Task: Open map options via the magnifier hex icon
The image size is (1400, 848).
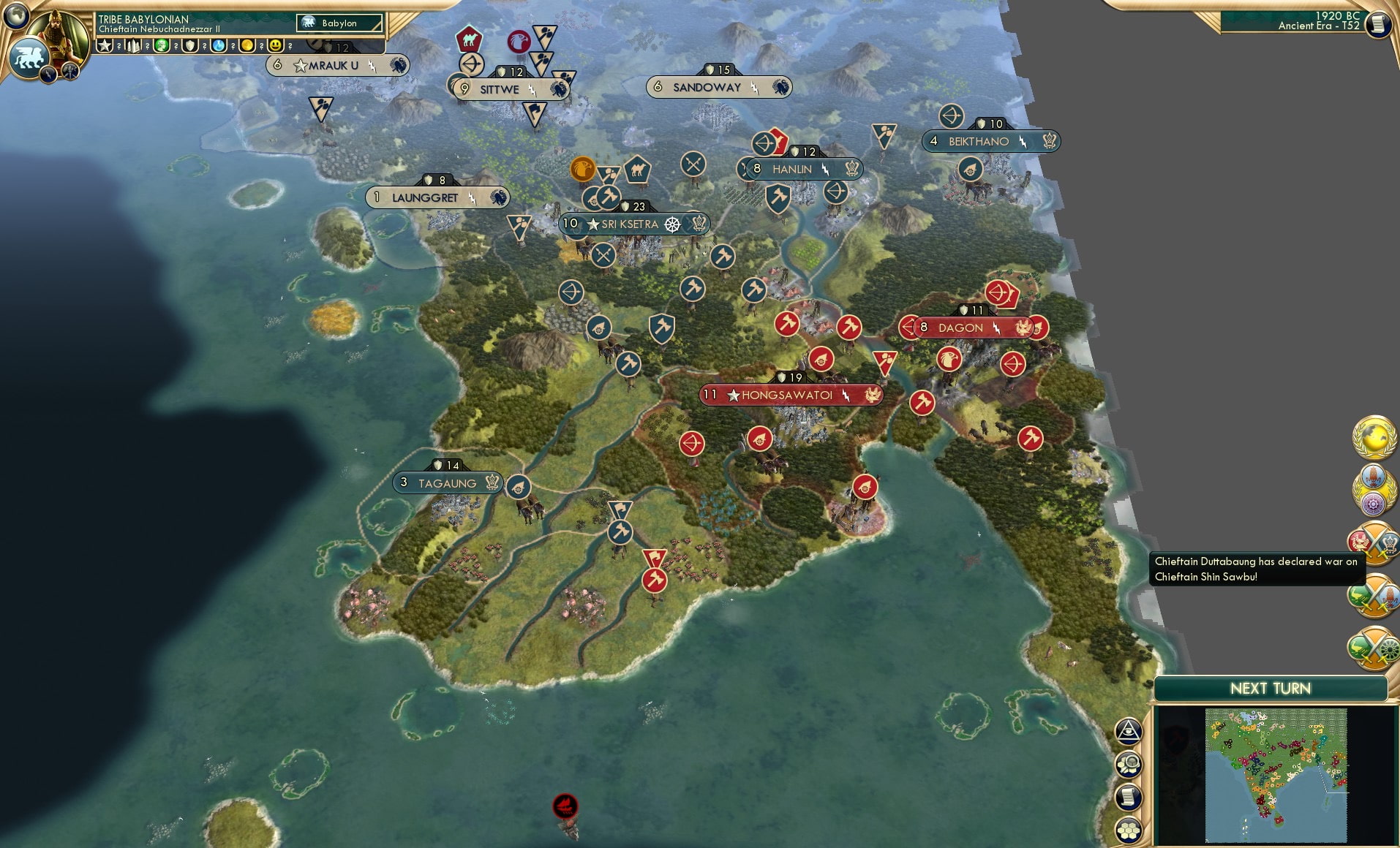Action: [x=1129, y=764]
